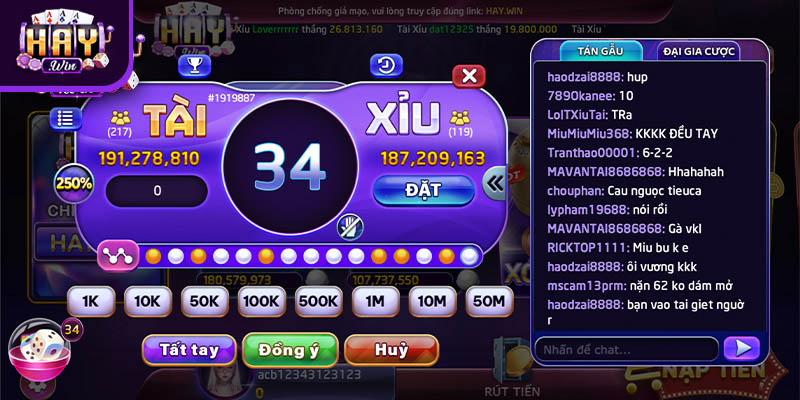This screenshot has height=400, width=800.
Task: Confirm the bet with Đồng ý
Action: coord(288,350)
